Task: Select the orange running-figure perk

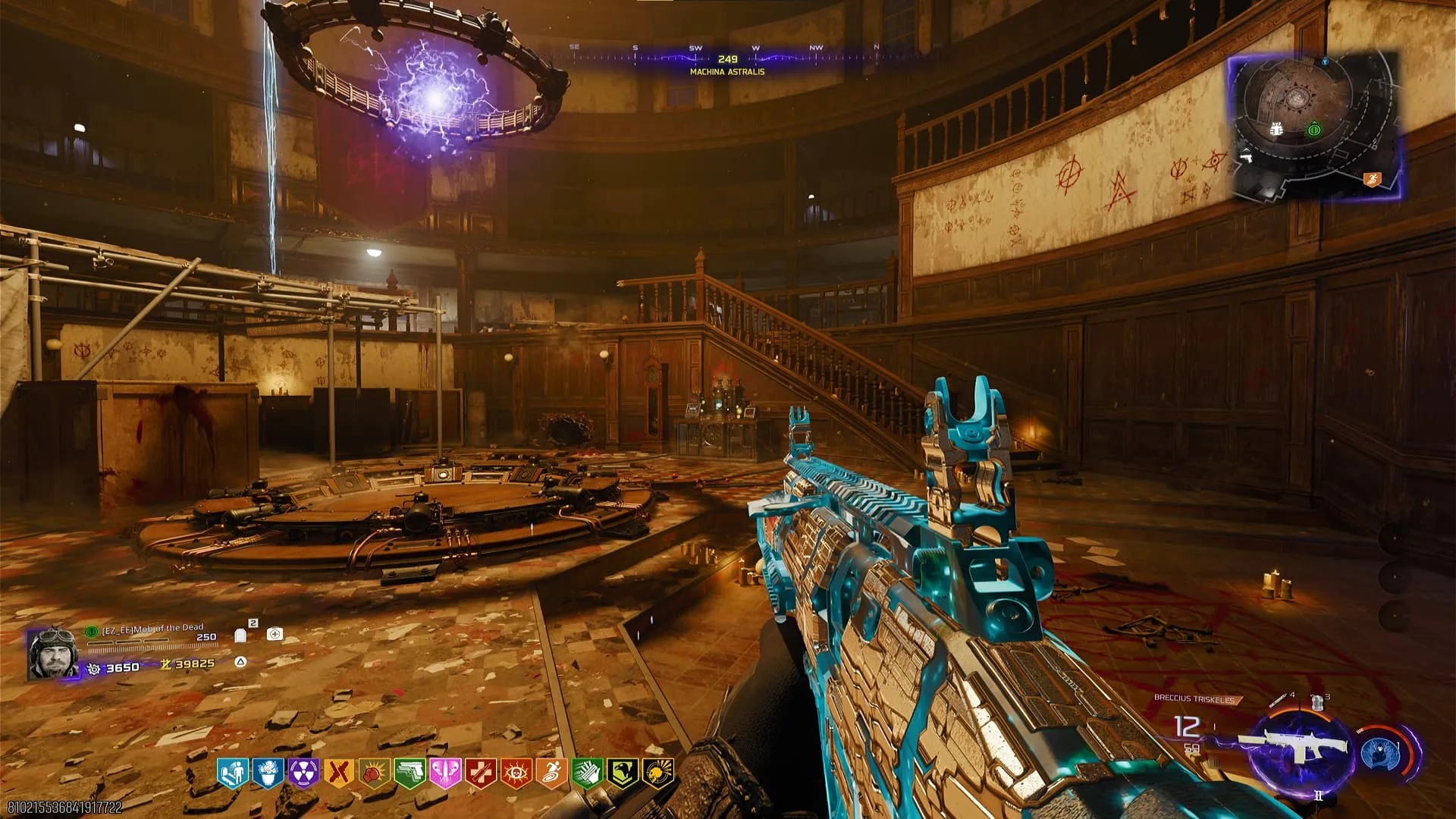Action: pos(551,773)
